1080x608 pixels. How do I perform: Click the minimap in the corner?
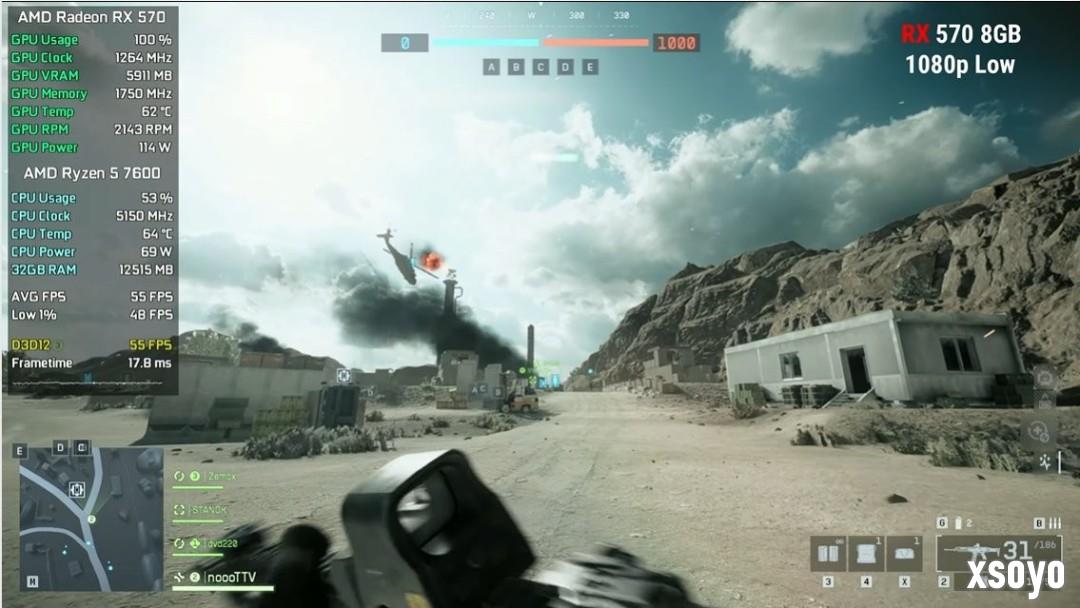coord(90,517)
